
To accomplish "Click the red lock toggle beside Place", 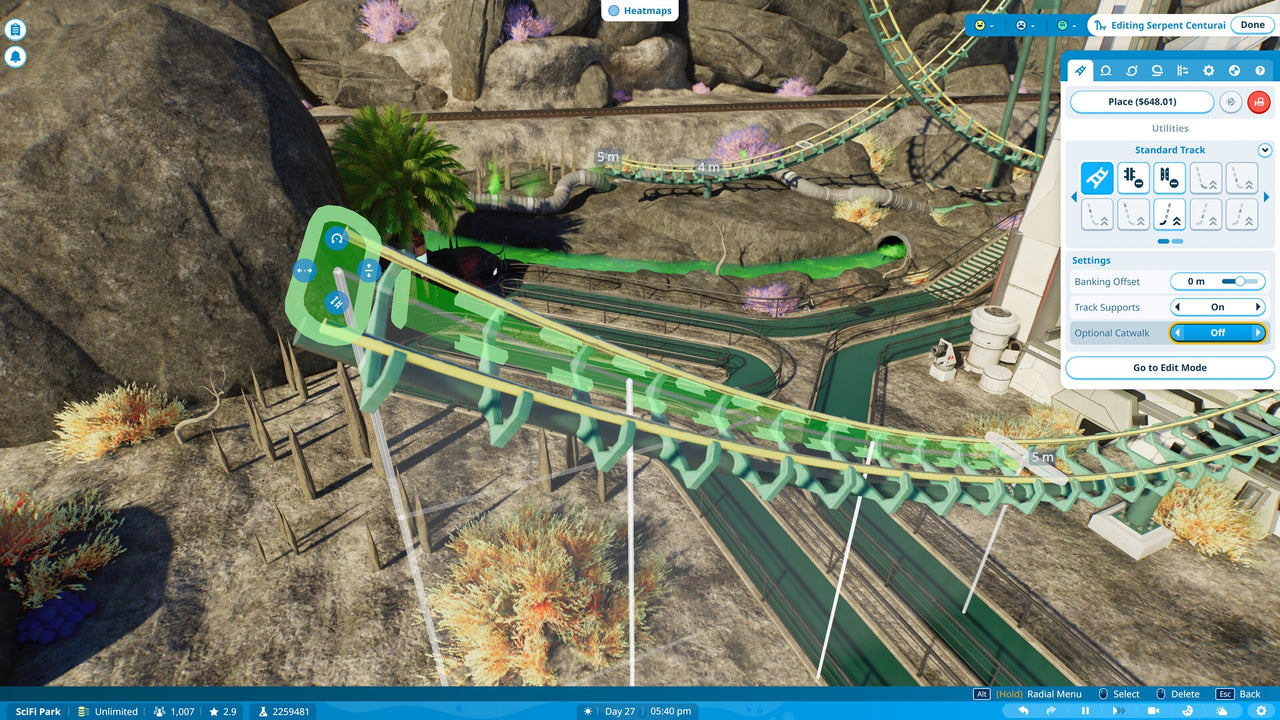I will (1258, 101).
